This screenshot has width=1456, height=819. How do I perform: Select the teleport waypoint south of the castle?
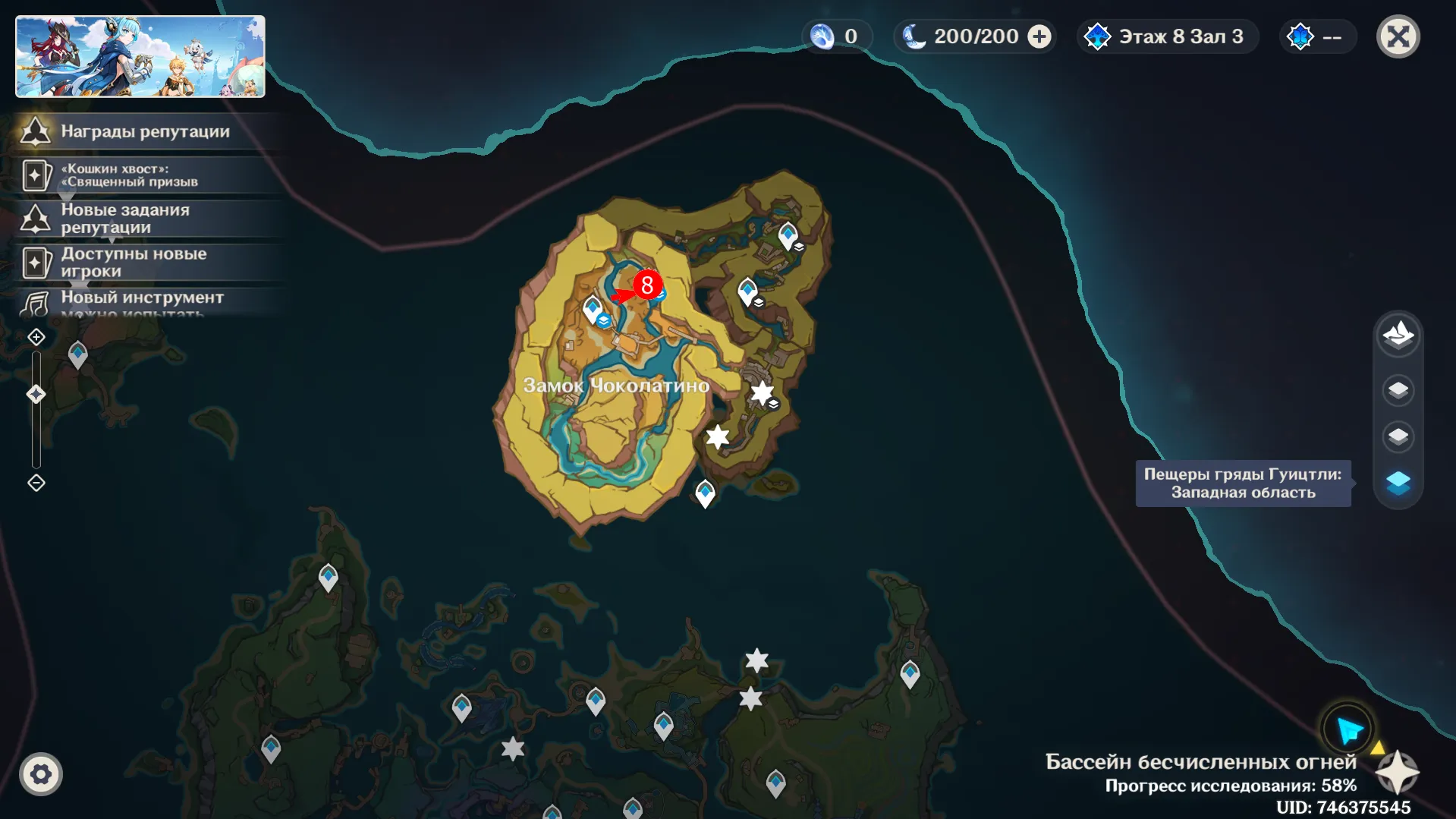point(705,493)
